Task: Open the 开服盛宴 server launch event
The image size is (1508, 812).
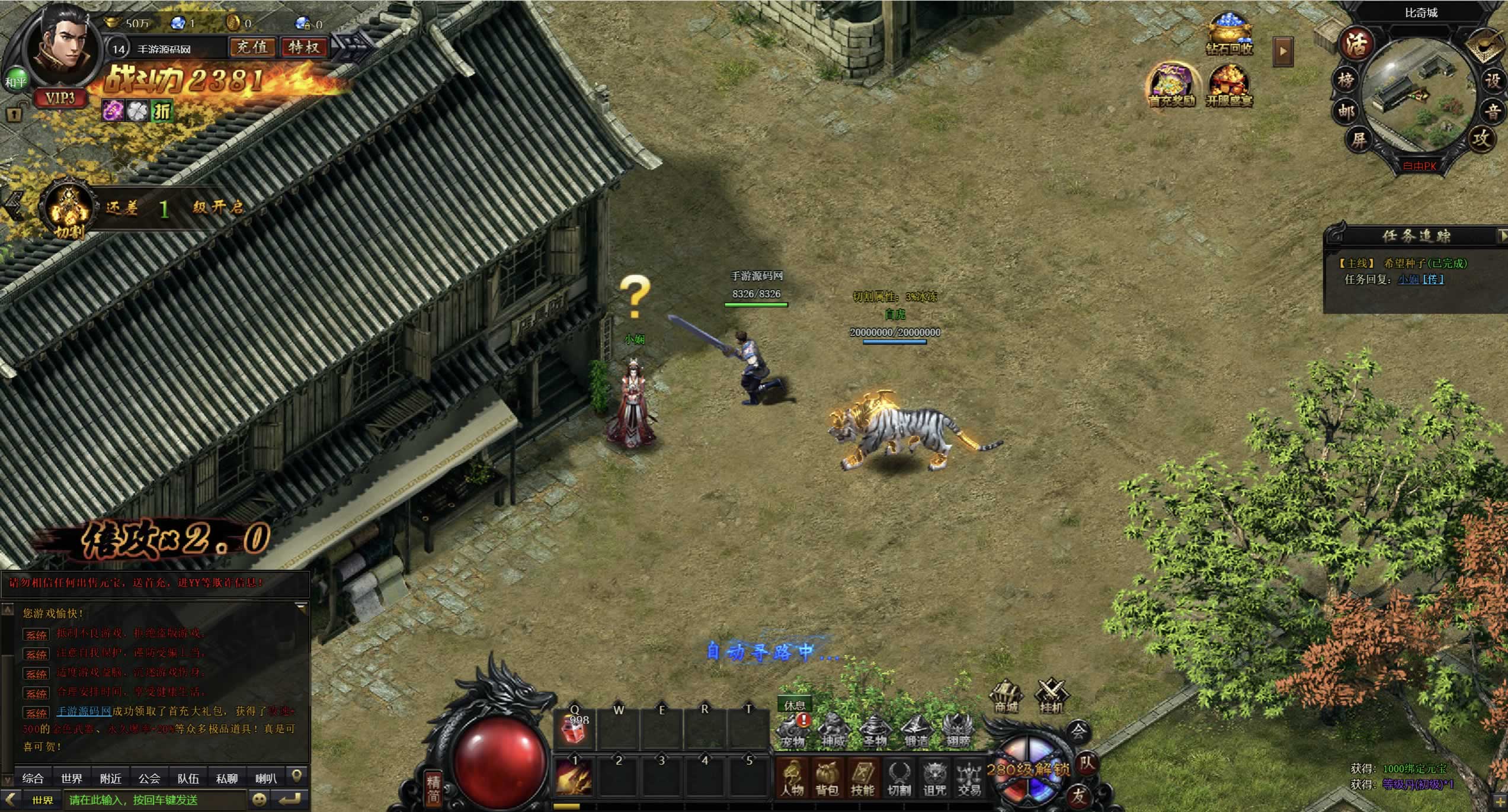Action: (x=1229, y=86)
